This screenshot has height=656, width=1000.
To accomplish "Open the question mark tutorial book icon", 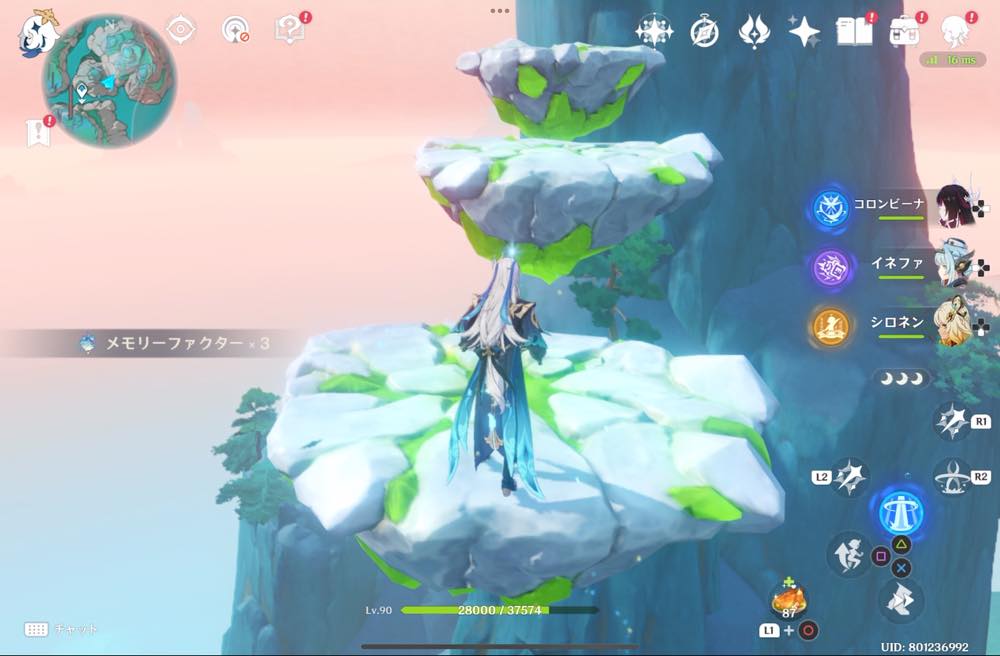I will (289, 30).
